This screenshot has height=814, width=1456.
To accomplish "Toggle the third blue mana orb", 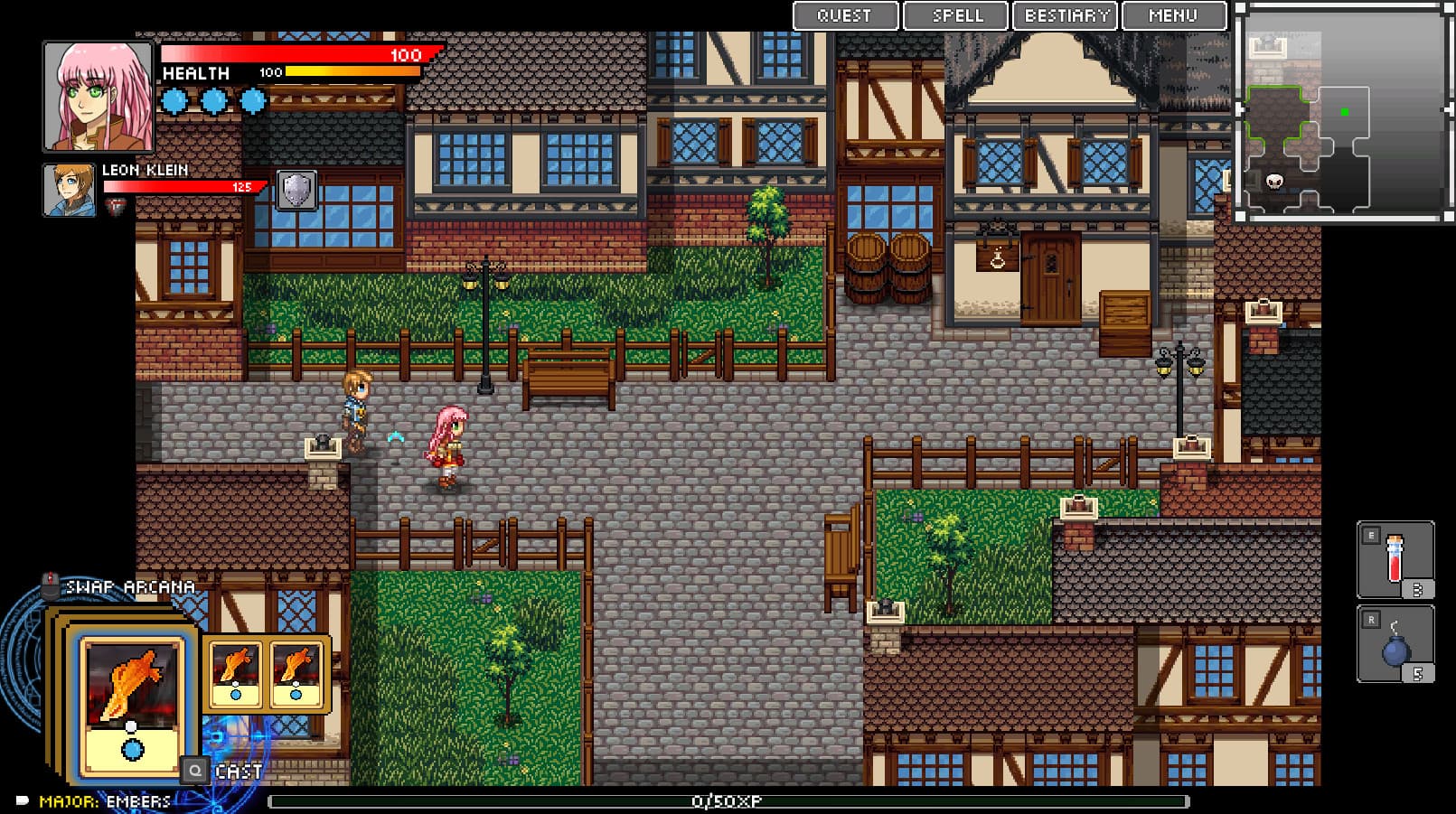I will (255, 100).
